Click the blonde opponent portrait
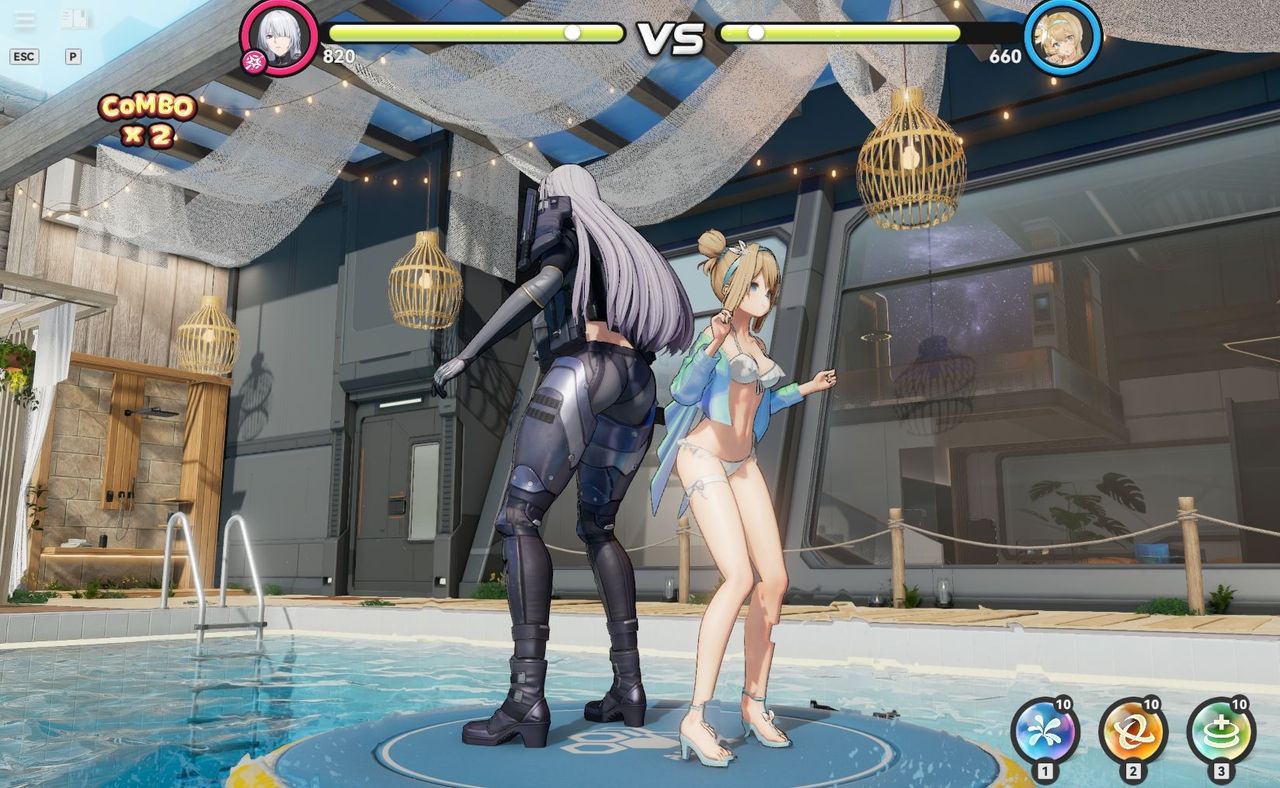 pos(1063,37)
